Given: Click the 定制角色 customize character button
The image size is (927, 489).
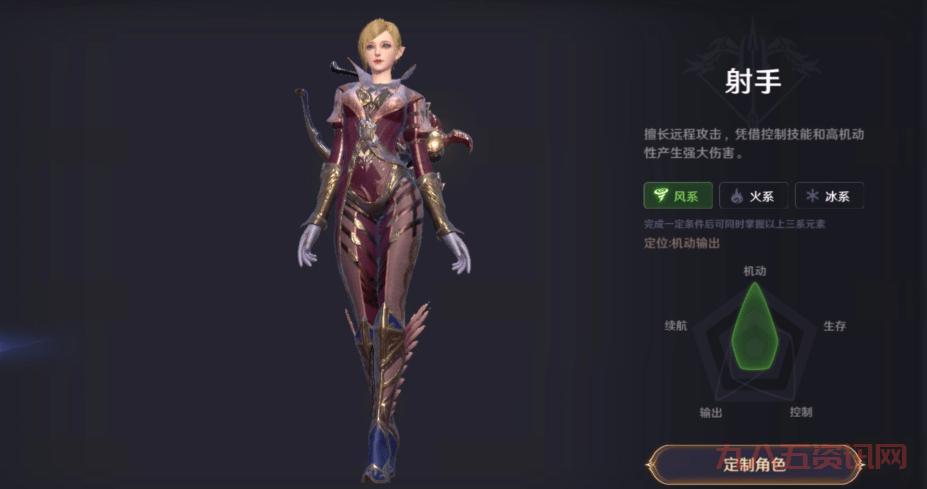Looking at the screenshot, I should point(755,464).
